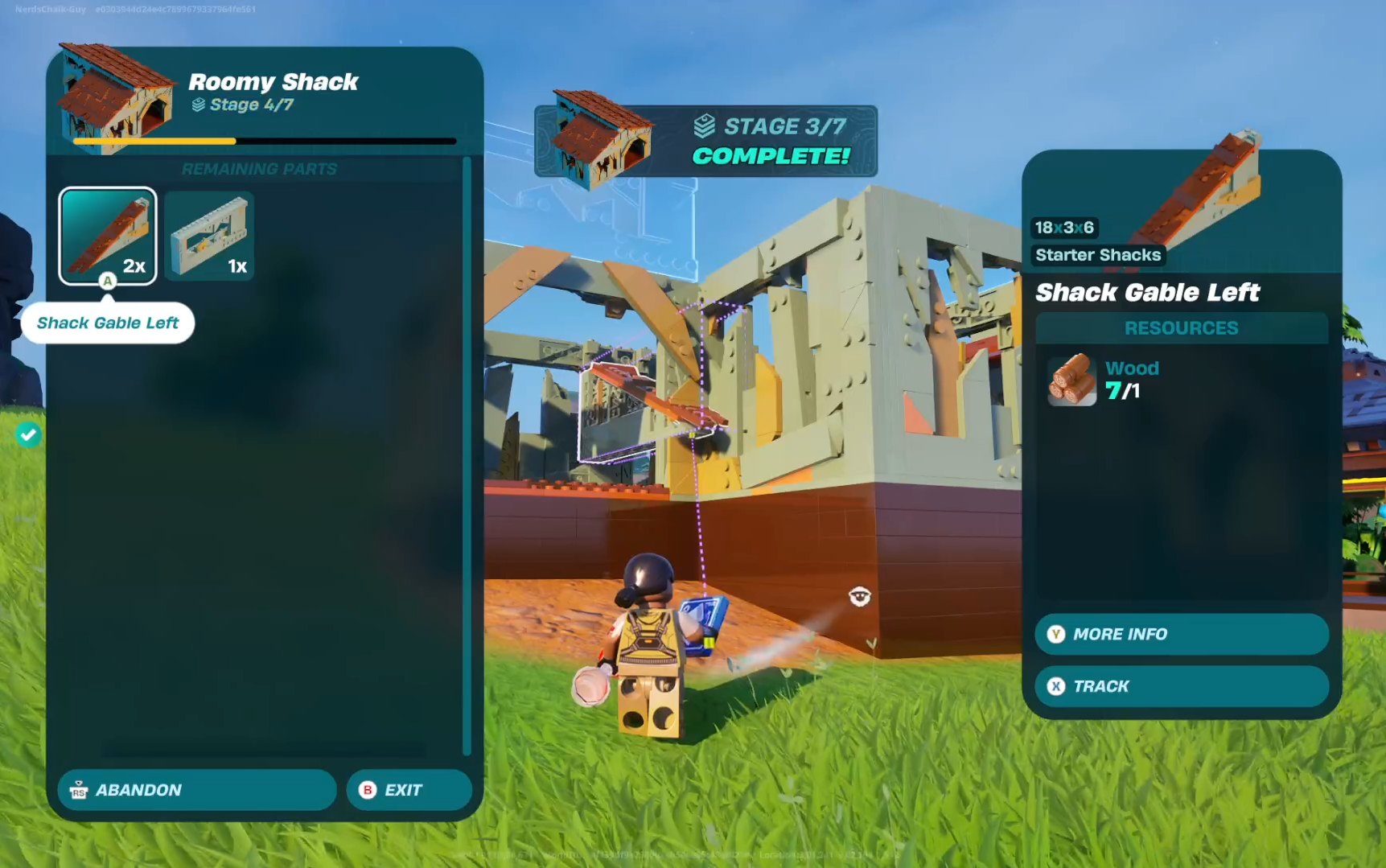Open More Info for Shack Gable Left
This screenshot has width=1386, height=868.
pyautogui.click(x=1181, y=634)
